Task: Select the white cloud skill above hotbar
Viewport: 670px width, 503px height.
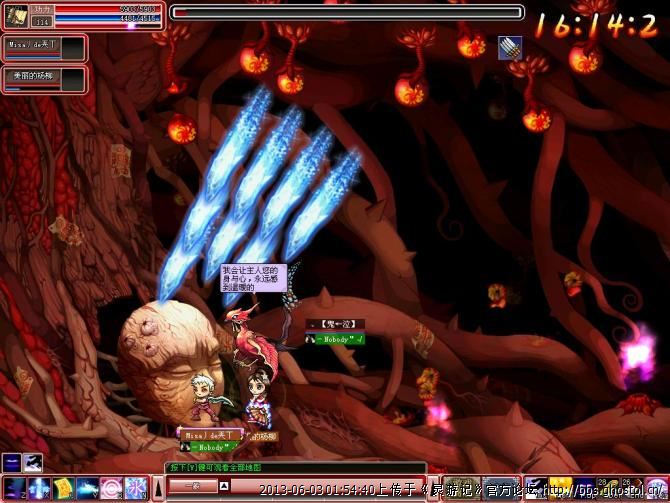Action: (x=33, y=461)
